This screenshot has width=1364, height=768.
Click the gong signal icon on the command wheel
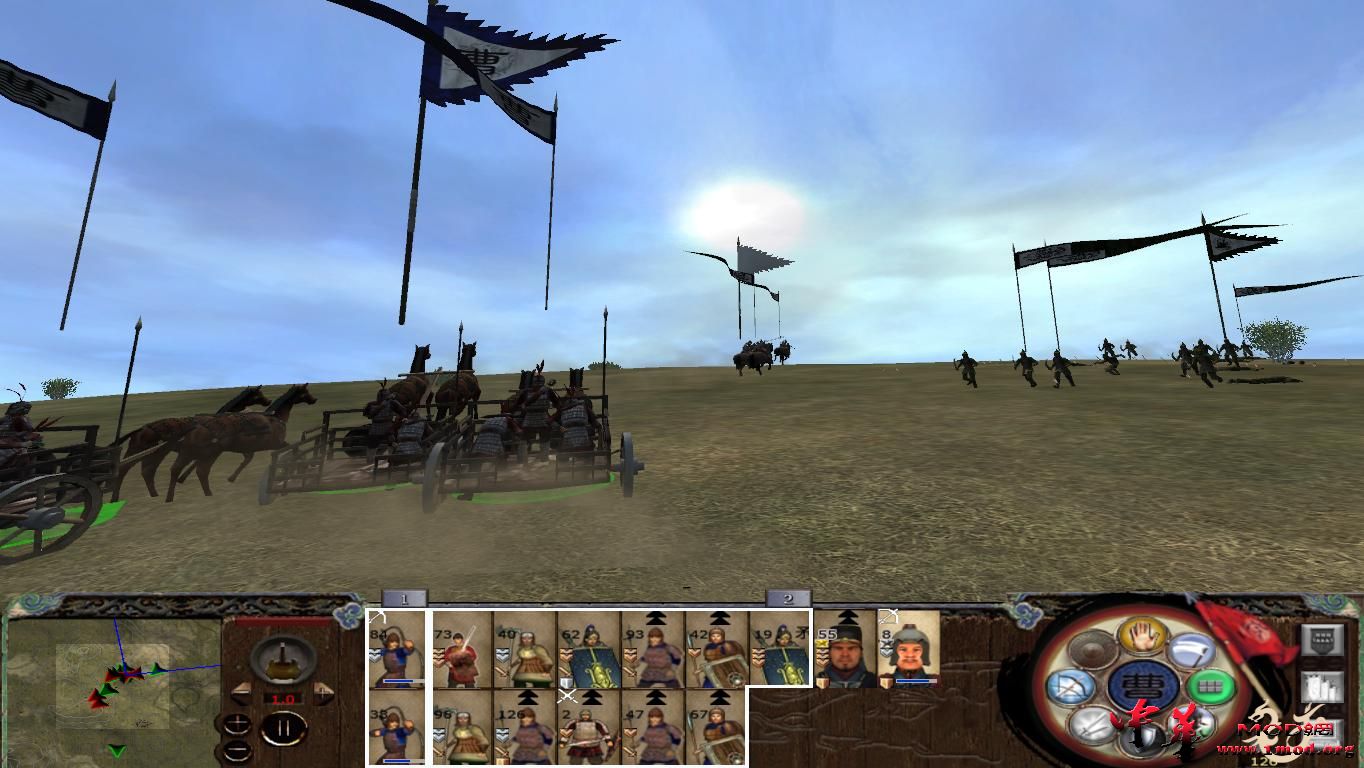point(1091,650)
